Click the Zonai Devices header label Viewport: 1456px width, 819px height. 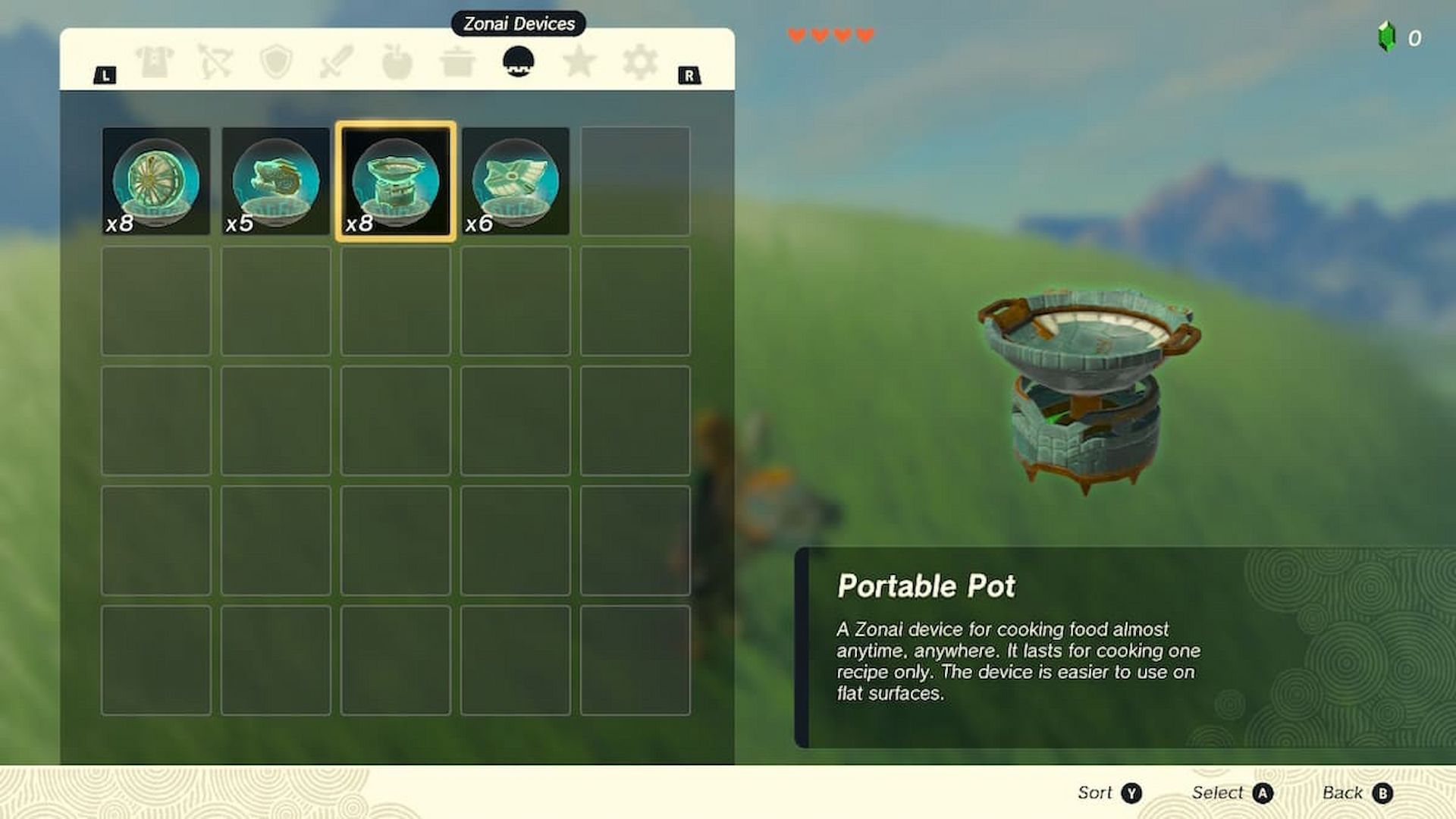(x=518, y=23)
